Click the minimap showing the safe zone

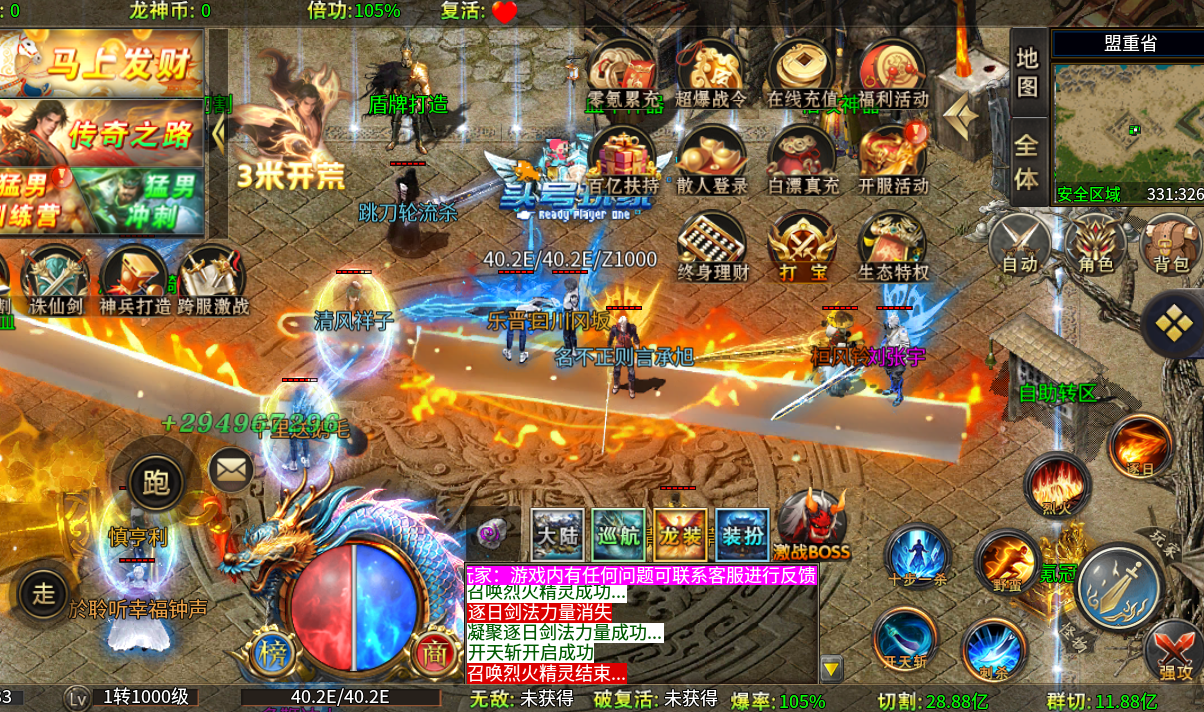click(x=1127, y=125)
